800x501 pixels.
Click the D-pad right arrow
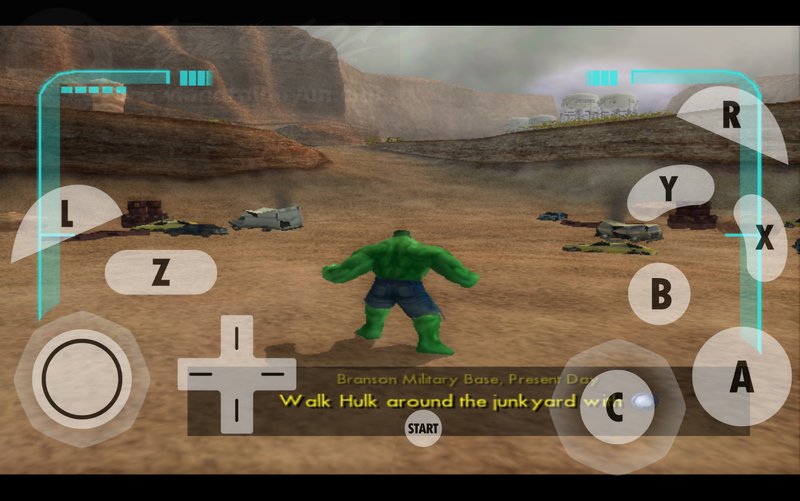271,374
